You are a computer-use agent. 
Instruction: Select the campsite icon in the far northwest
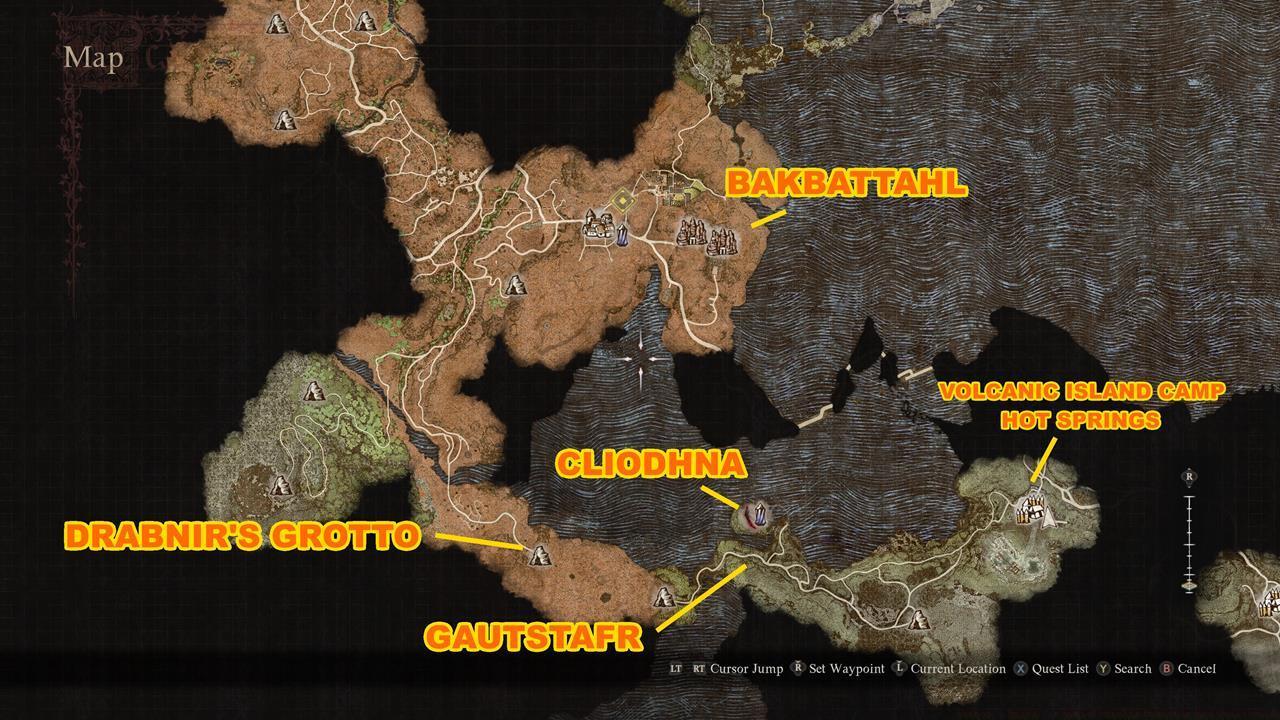click(x=277, y=25)
